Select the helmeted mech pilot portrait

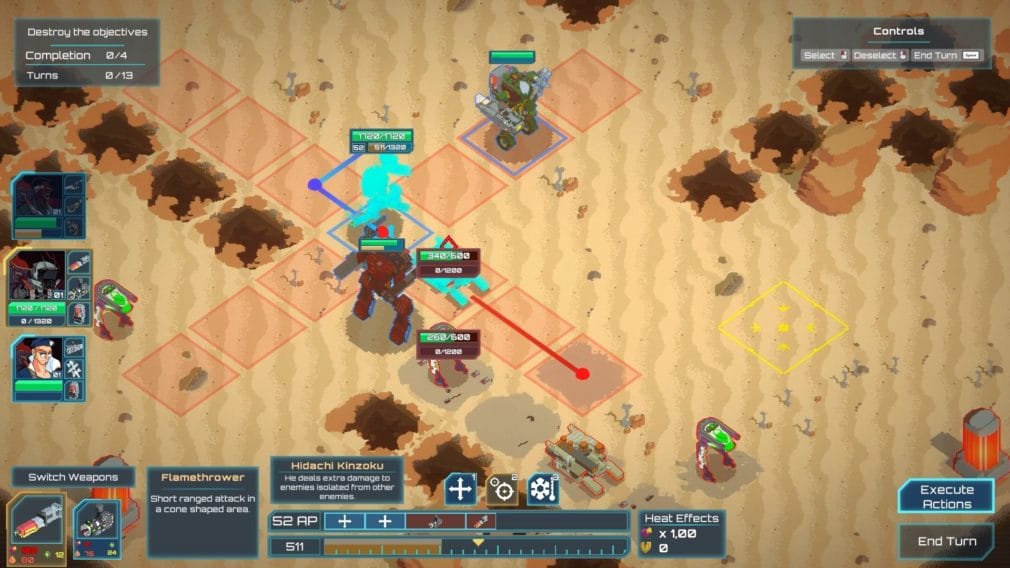pos(38,276)
